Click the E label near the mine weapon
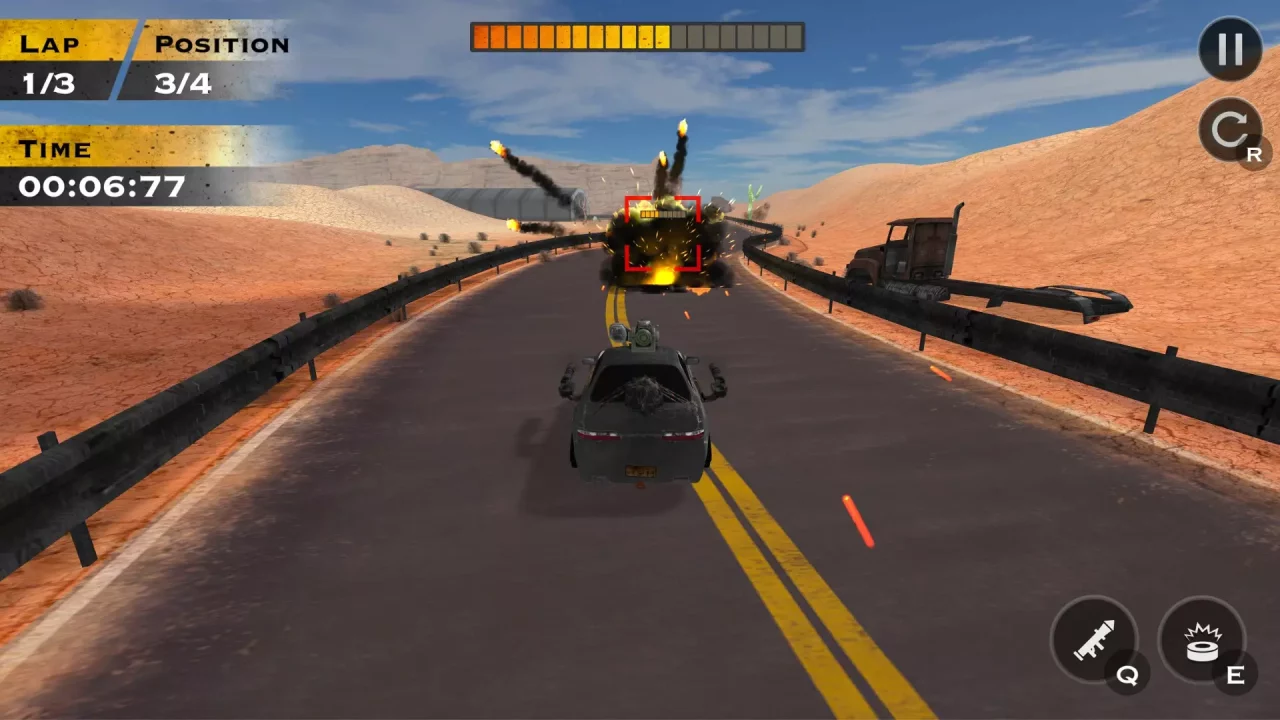 click(1235, 676)
